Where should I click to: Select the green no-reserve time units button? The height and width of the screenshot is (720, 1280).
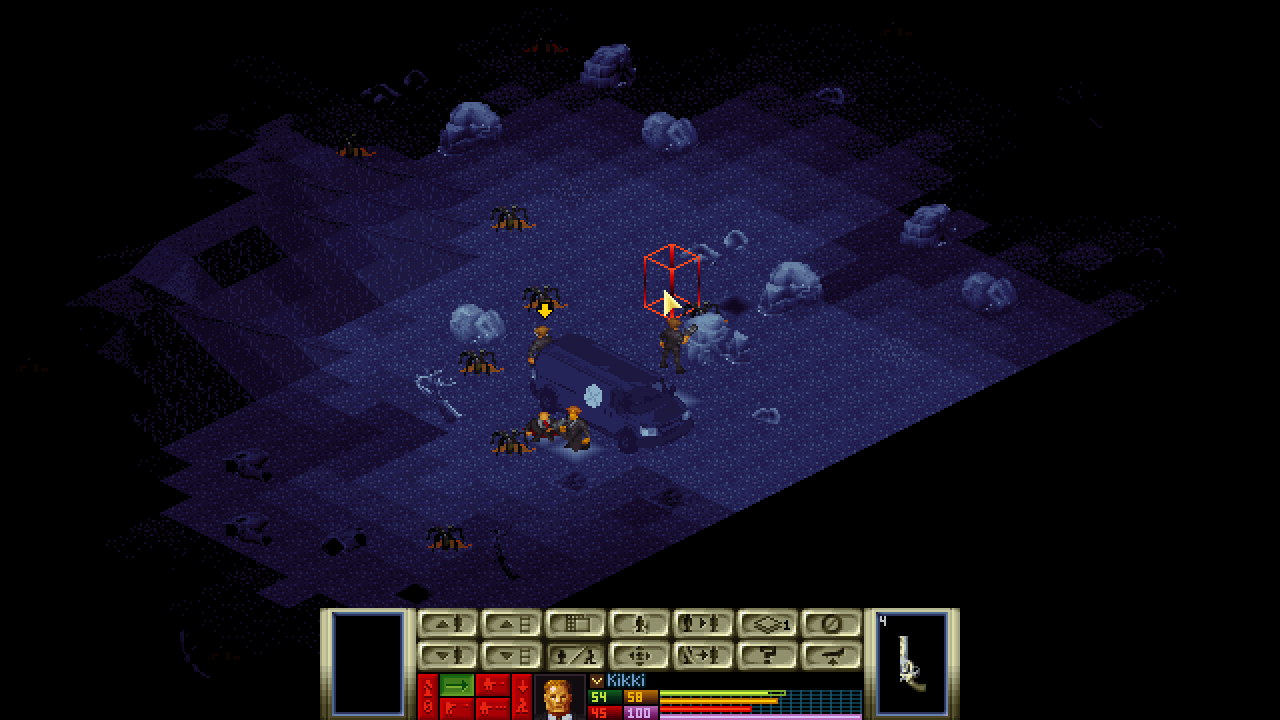point(457,685)
